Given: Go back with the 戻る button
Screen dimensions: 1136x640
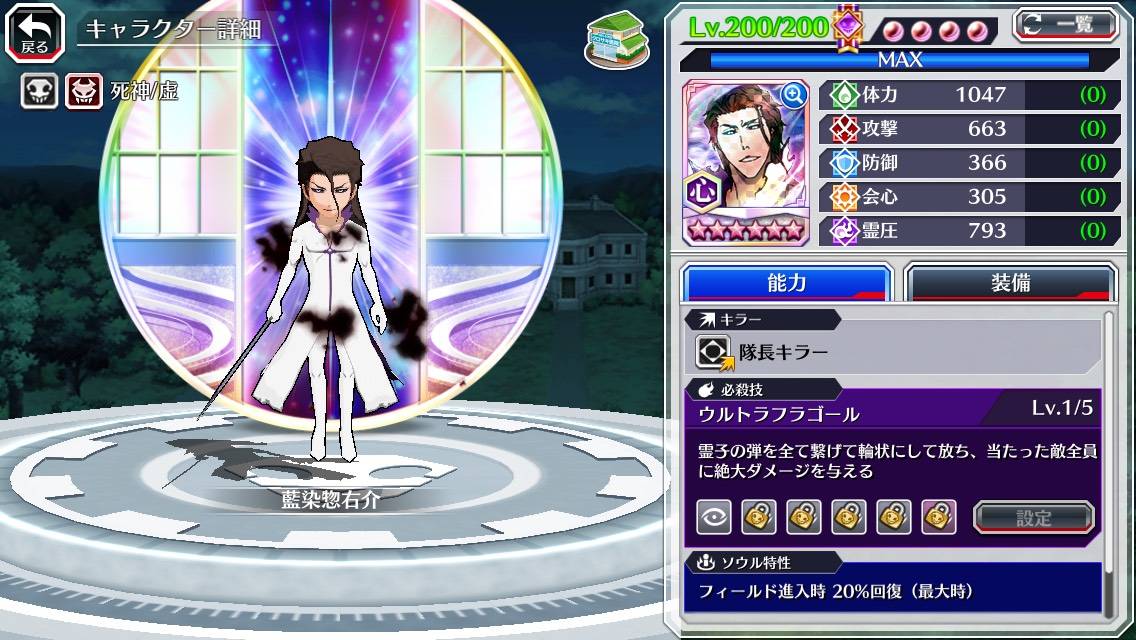Looking at the screenshot, I should point(34,30).
